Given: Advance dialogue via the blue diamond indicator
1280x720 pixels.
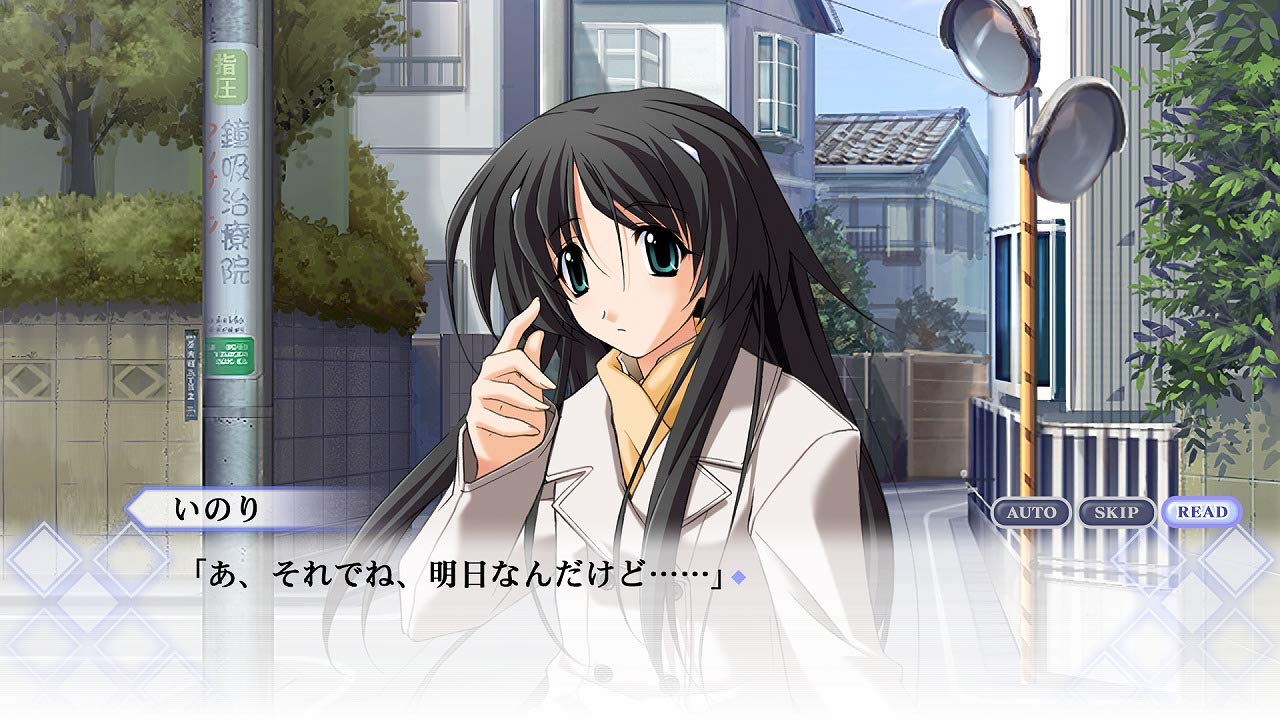Looking at the screenshot, I should 739,577.
